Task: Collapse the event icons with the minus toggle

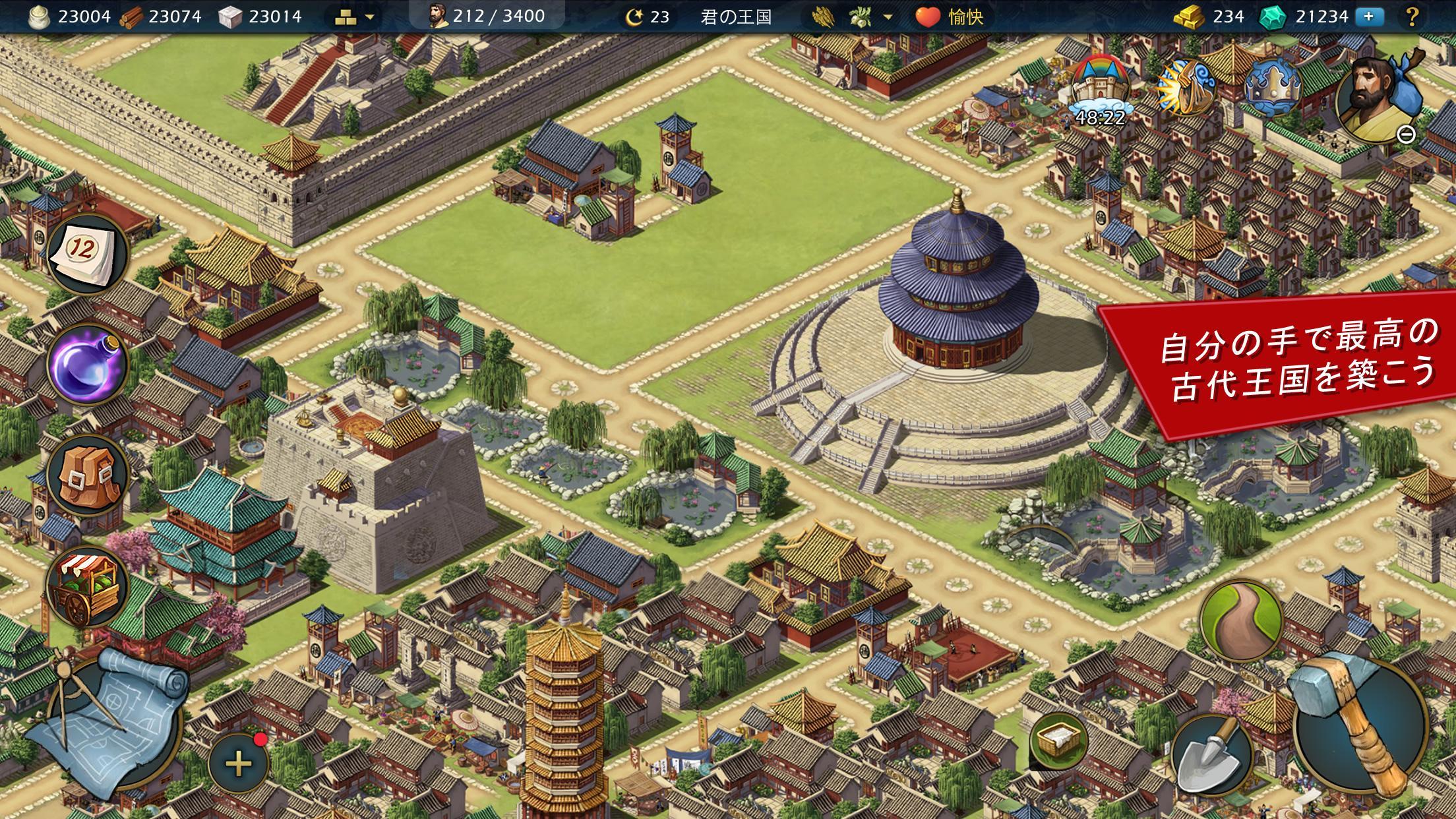Action: pos(1408,135)
